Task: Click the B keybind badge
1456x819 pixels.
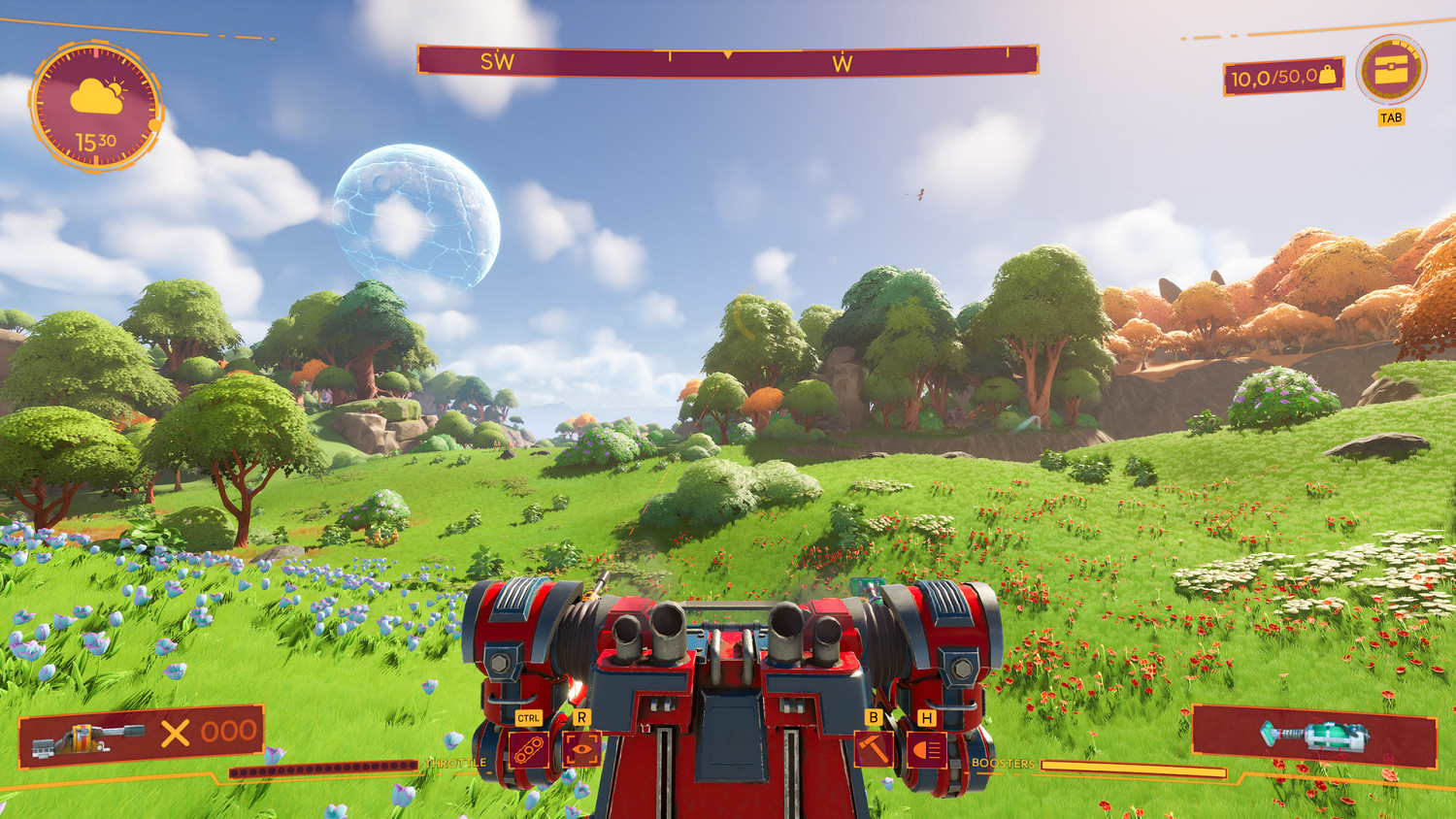Action: coord(873,717)
